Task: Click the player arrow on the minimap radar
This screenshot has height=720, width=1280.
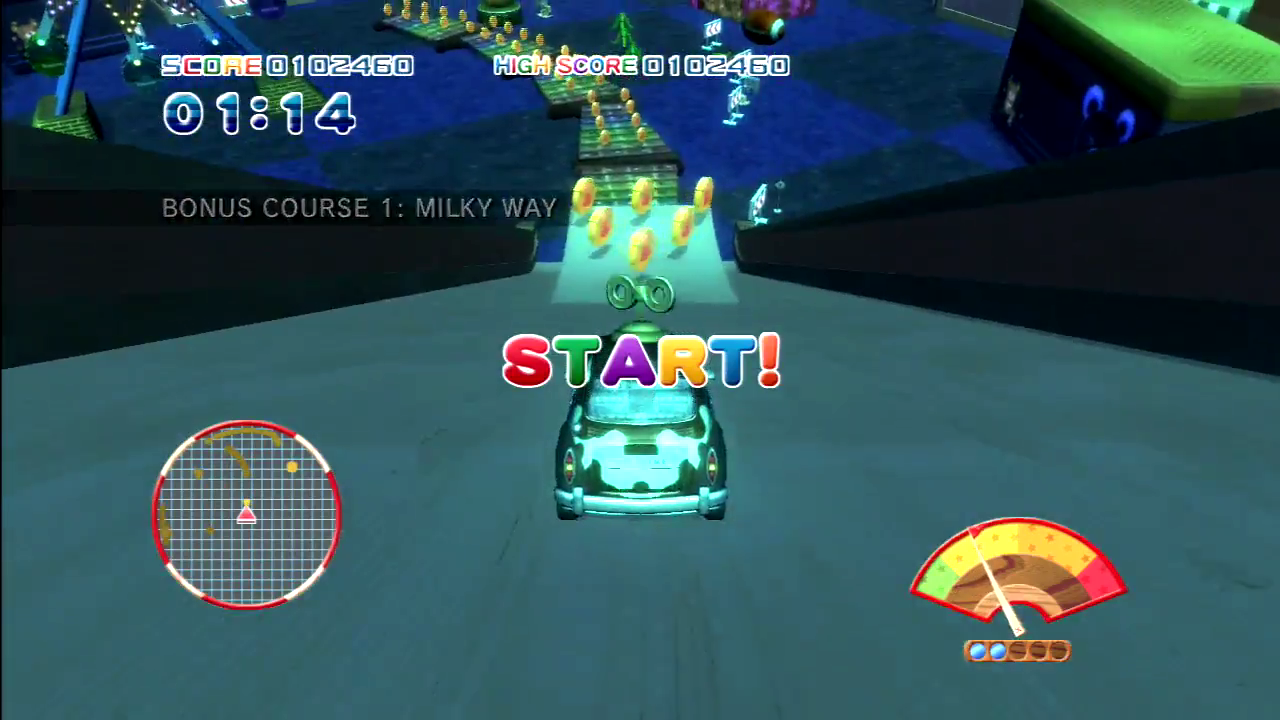Action: (245, 515)
